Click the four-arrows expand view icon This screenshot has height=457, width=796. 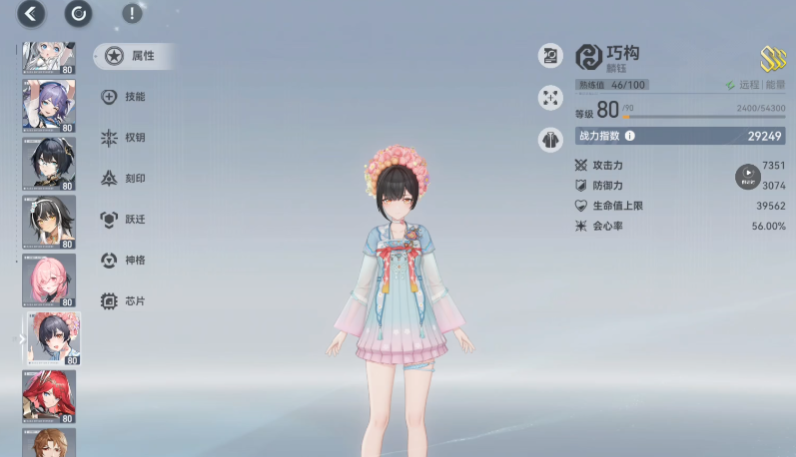pos(550,97)
